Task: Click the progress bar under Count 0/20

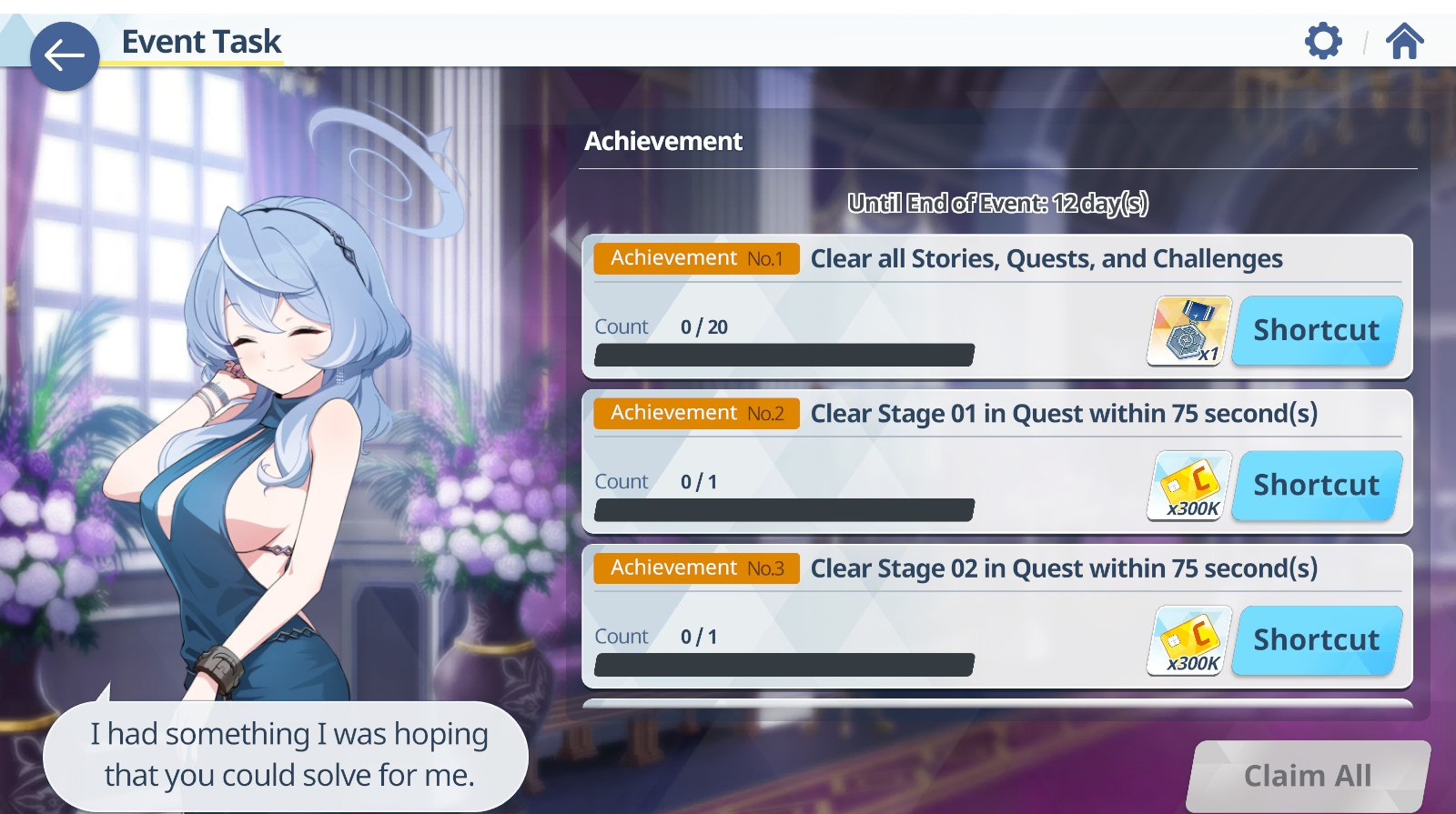Action: point(784,354)
